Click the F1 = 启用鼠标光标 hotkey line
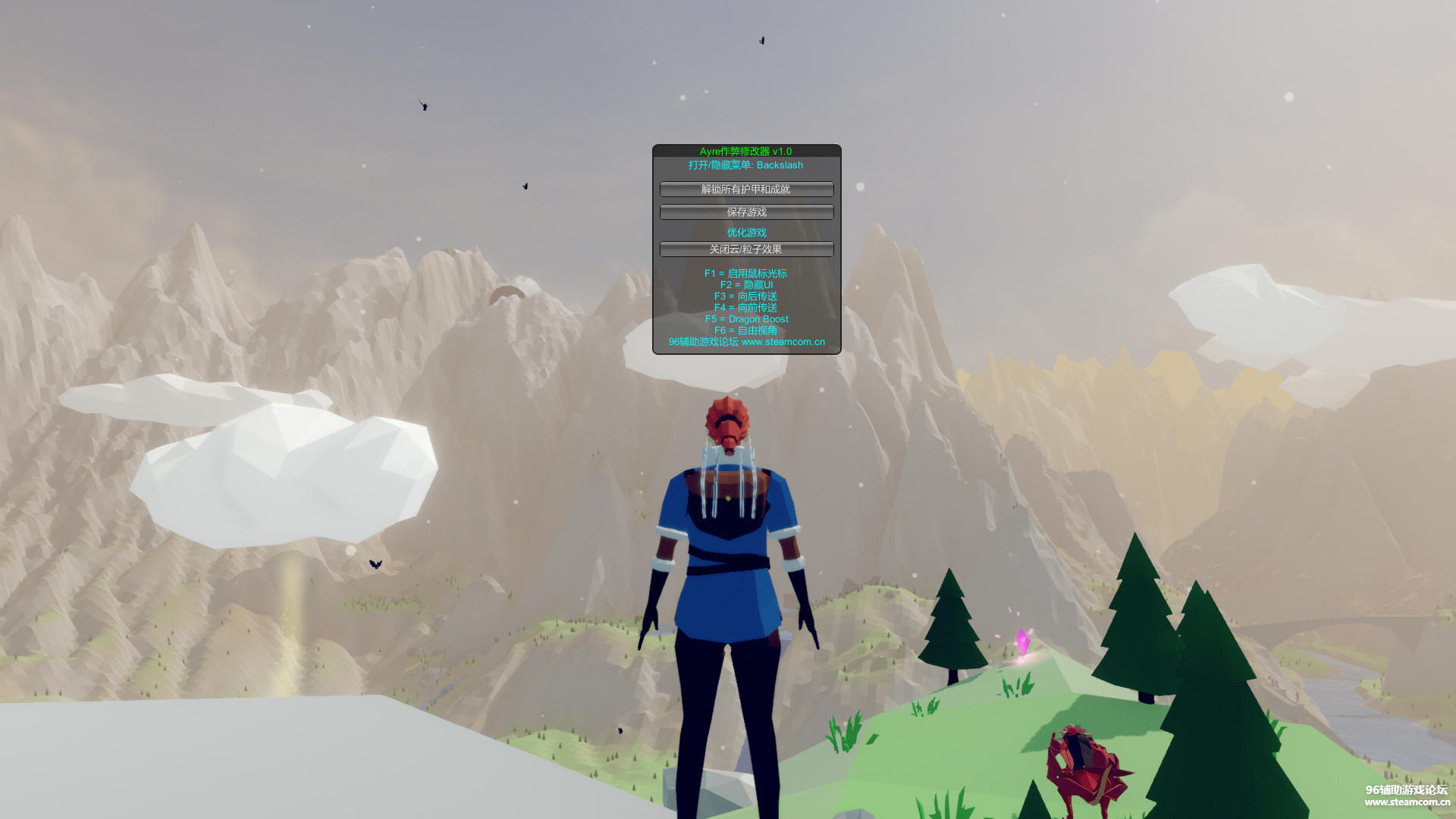 (x=745, y=274)
